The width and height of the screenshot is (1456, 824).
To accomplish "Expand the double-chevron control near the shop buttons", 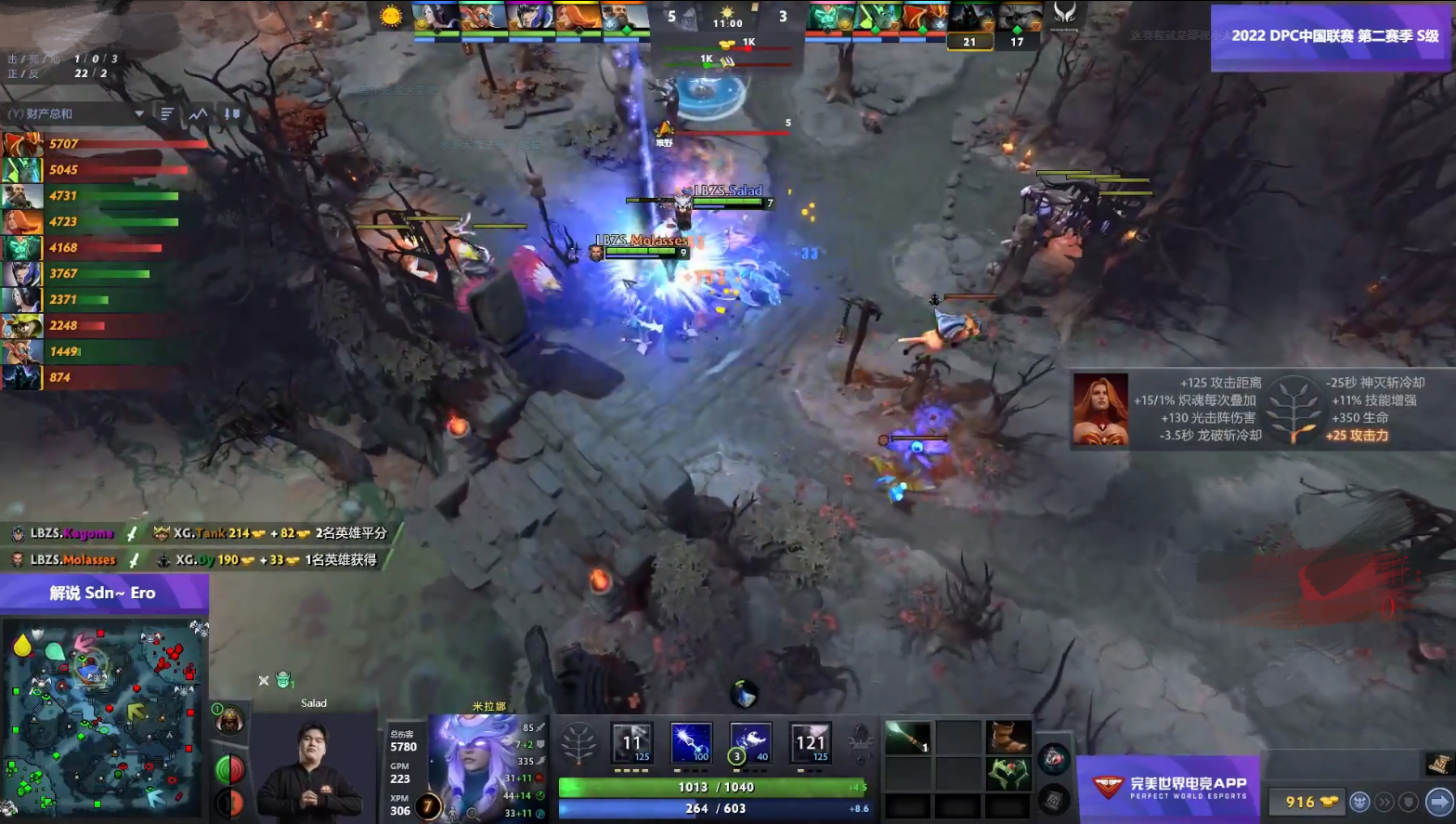I will (x=1383, y=801).
